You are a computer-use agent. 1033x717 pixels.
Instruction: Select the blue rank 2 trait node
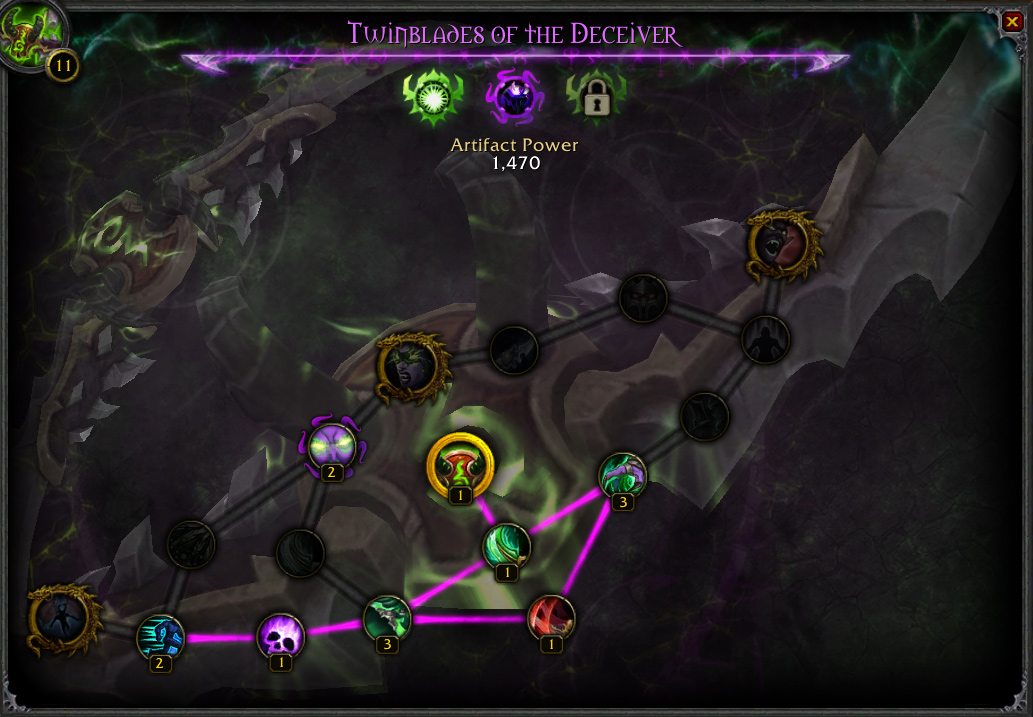(x=160, y=637)
